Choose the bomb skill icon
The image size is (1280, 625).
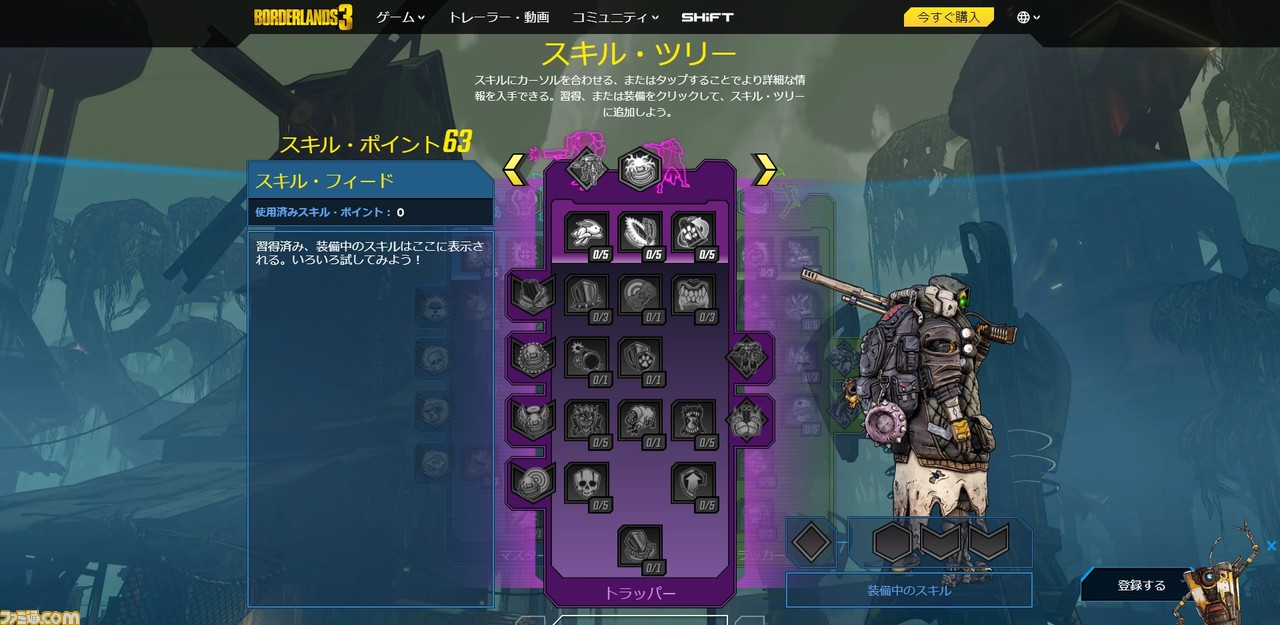[x=586, y=357]
